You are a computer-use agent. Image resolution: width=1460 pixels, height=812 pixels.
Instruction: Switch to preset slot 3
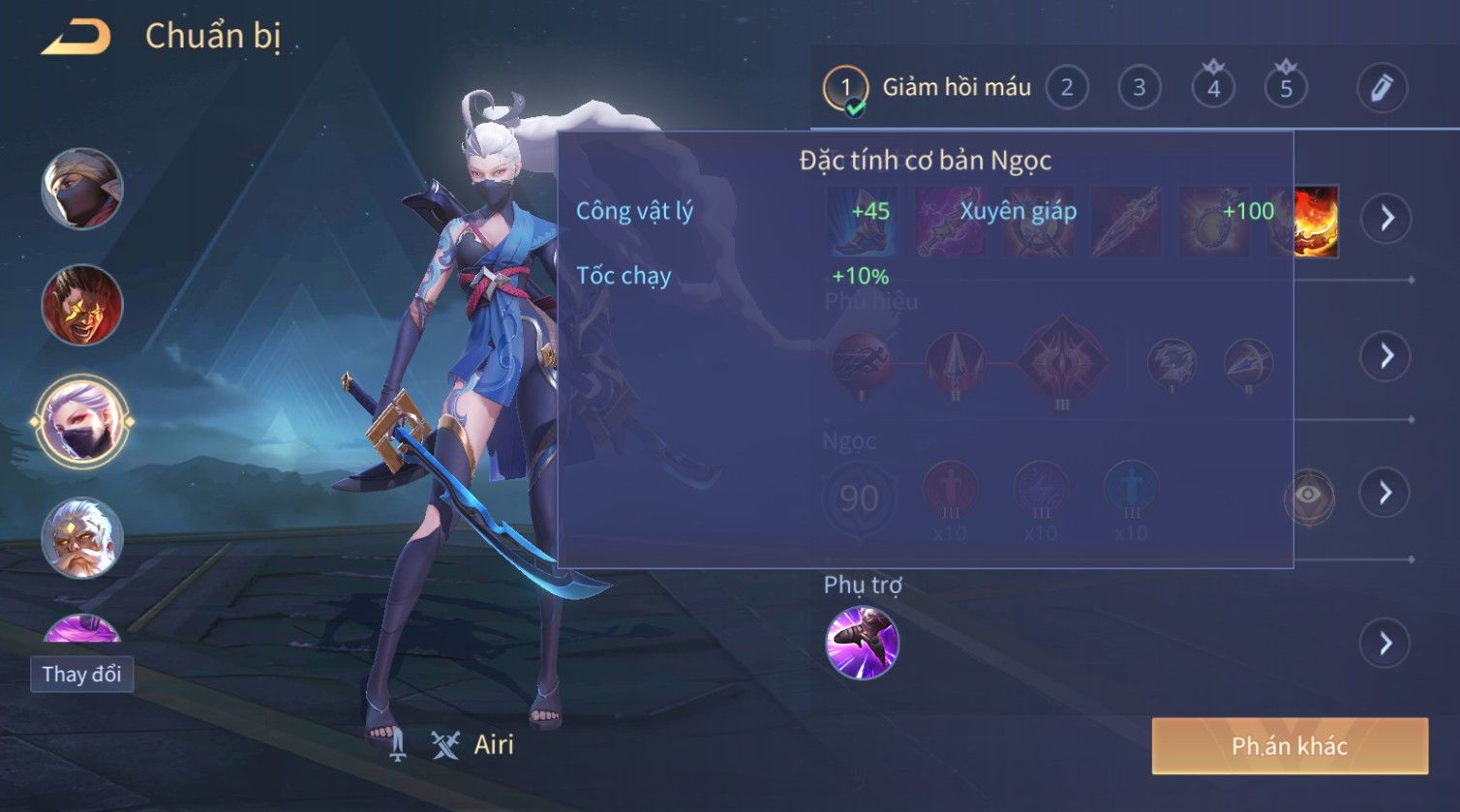point(1139,88)
